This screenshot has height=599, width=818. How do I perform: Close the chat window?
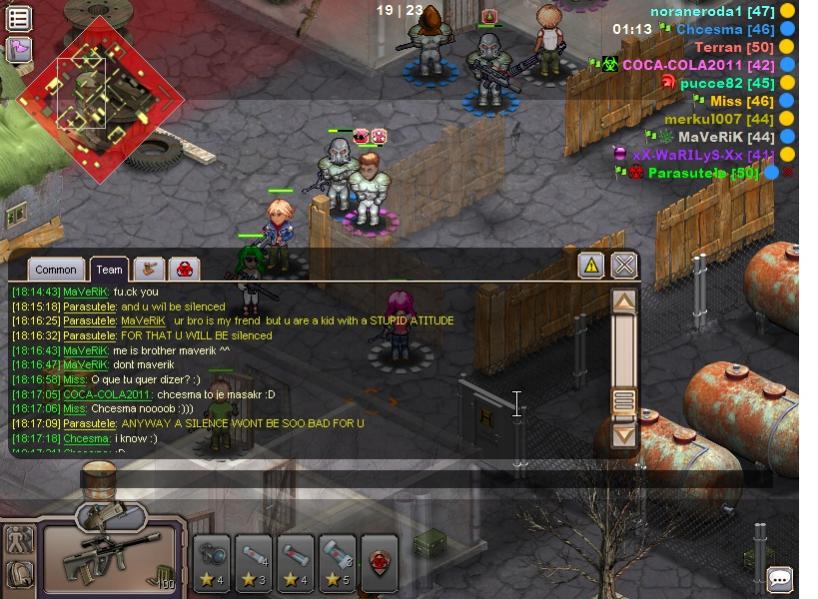tap(624, 265)
